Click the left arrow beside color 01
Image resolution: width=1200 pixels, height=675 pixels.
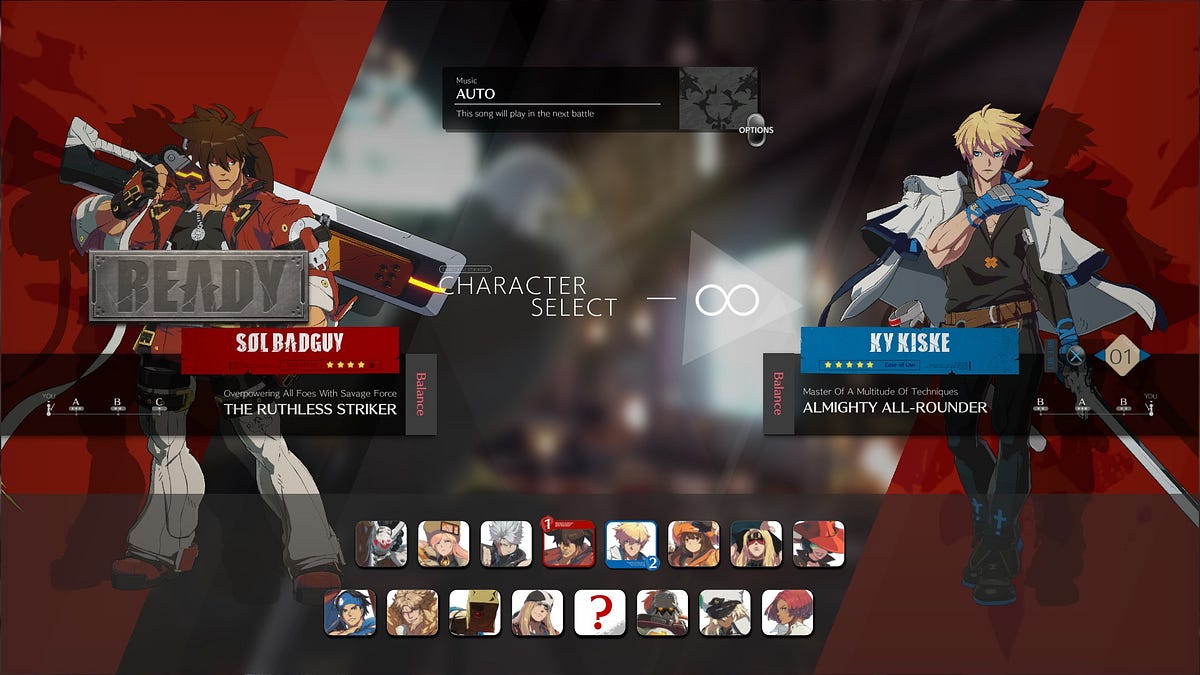pyautogui.click(x=1099, y=355)
